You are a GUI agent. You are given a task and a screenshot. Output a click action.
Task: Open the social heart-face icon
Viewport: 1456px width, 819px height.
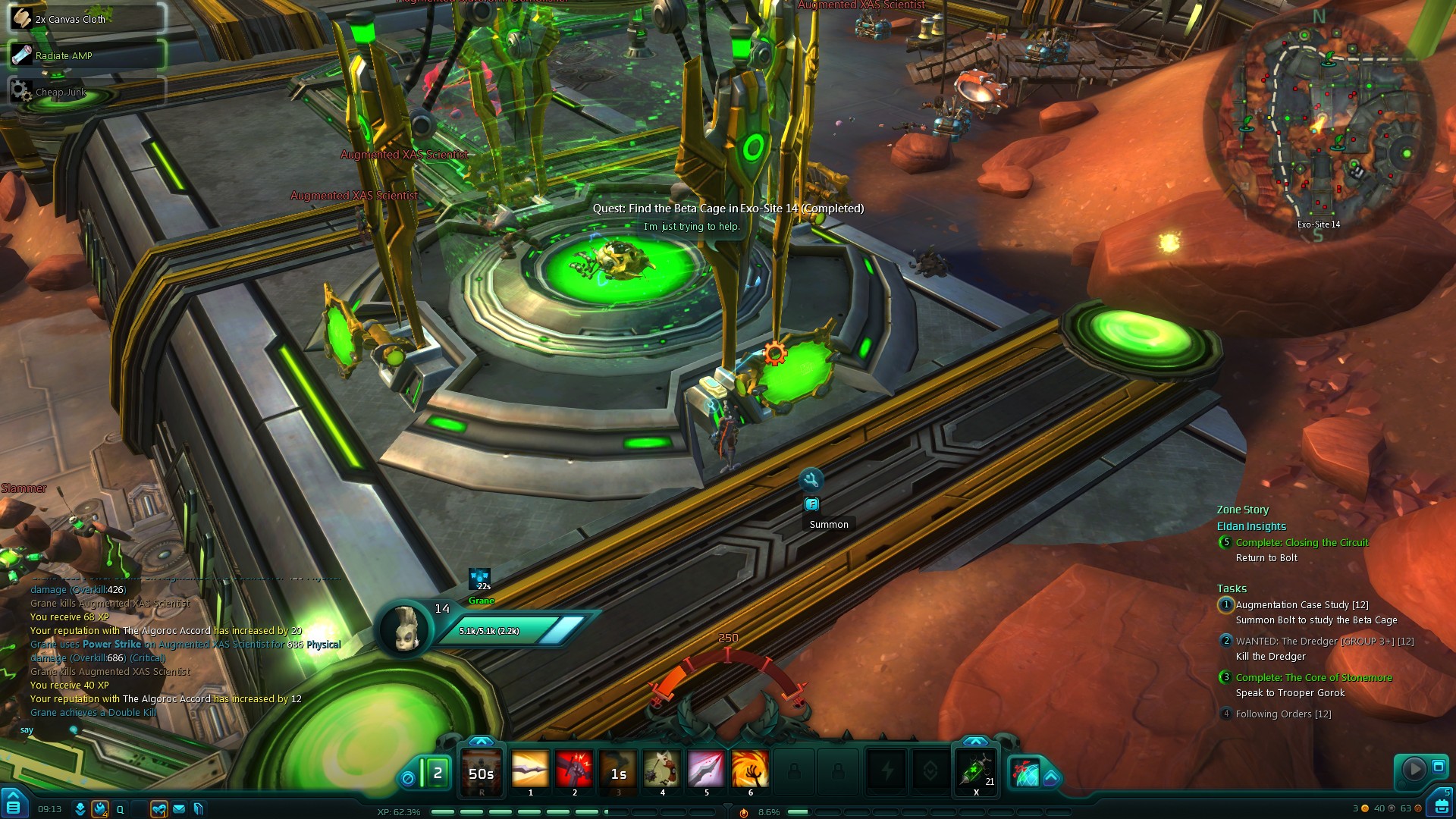tap(158, 809)
